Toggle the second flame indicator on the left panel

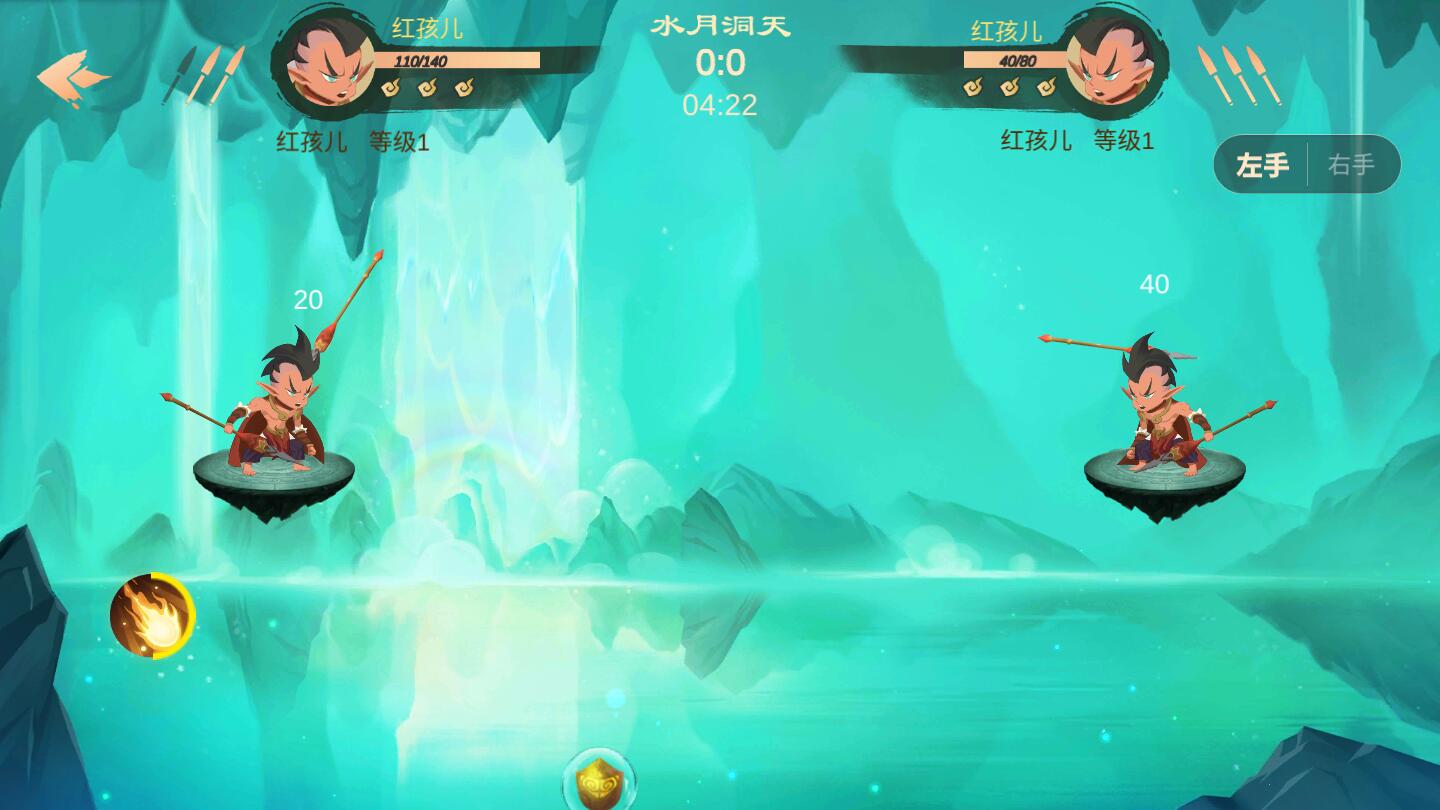[x=428, y=89]
